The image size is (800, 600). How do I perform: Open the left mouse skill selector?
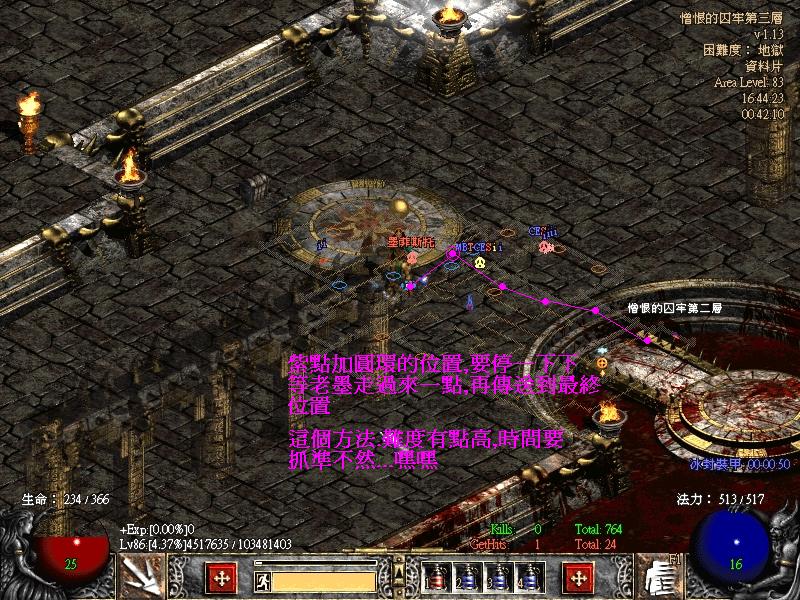(143, 578)
